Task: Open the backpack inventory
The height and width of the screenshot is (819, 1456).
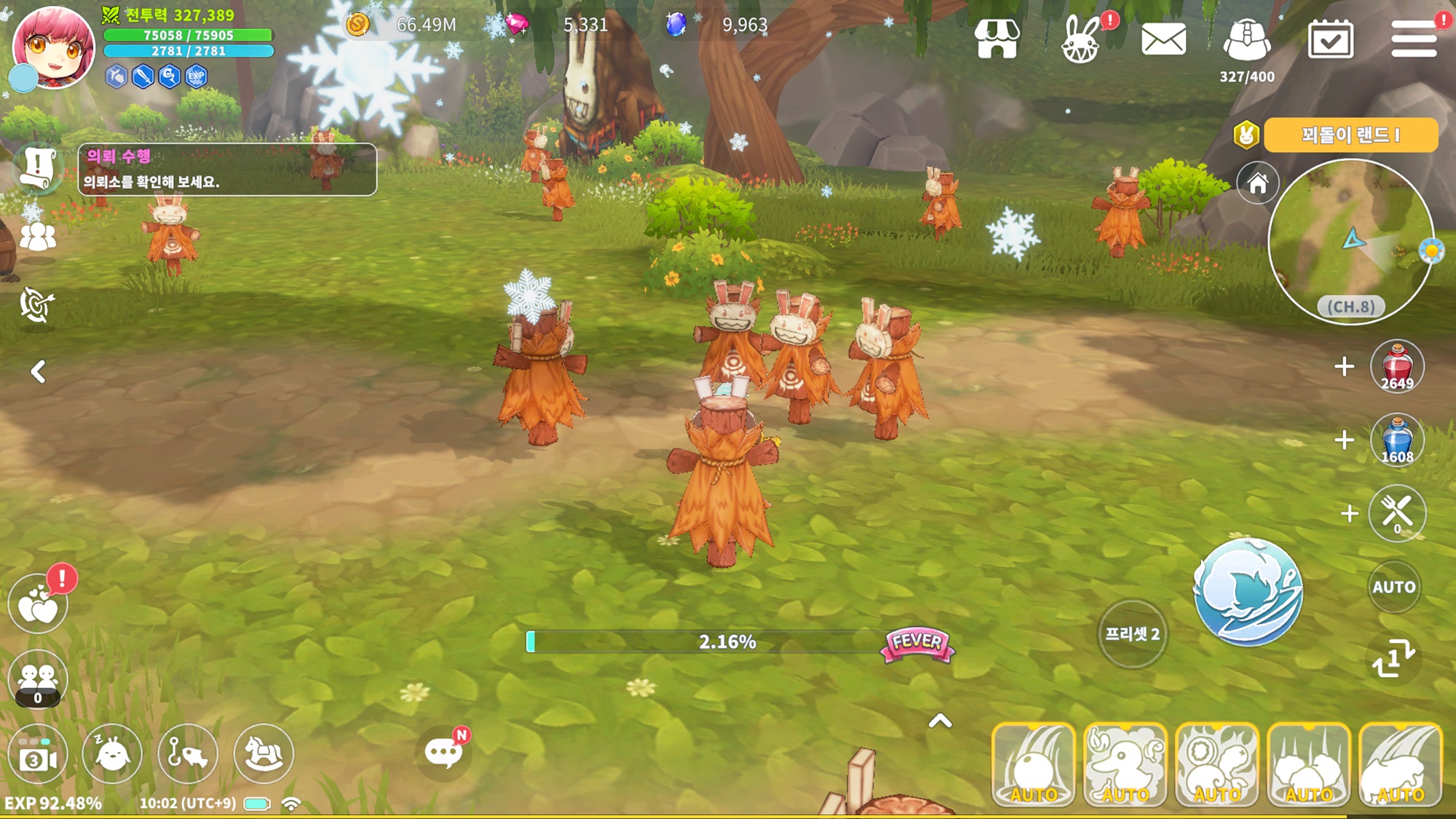Action: coord(1246,40)
